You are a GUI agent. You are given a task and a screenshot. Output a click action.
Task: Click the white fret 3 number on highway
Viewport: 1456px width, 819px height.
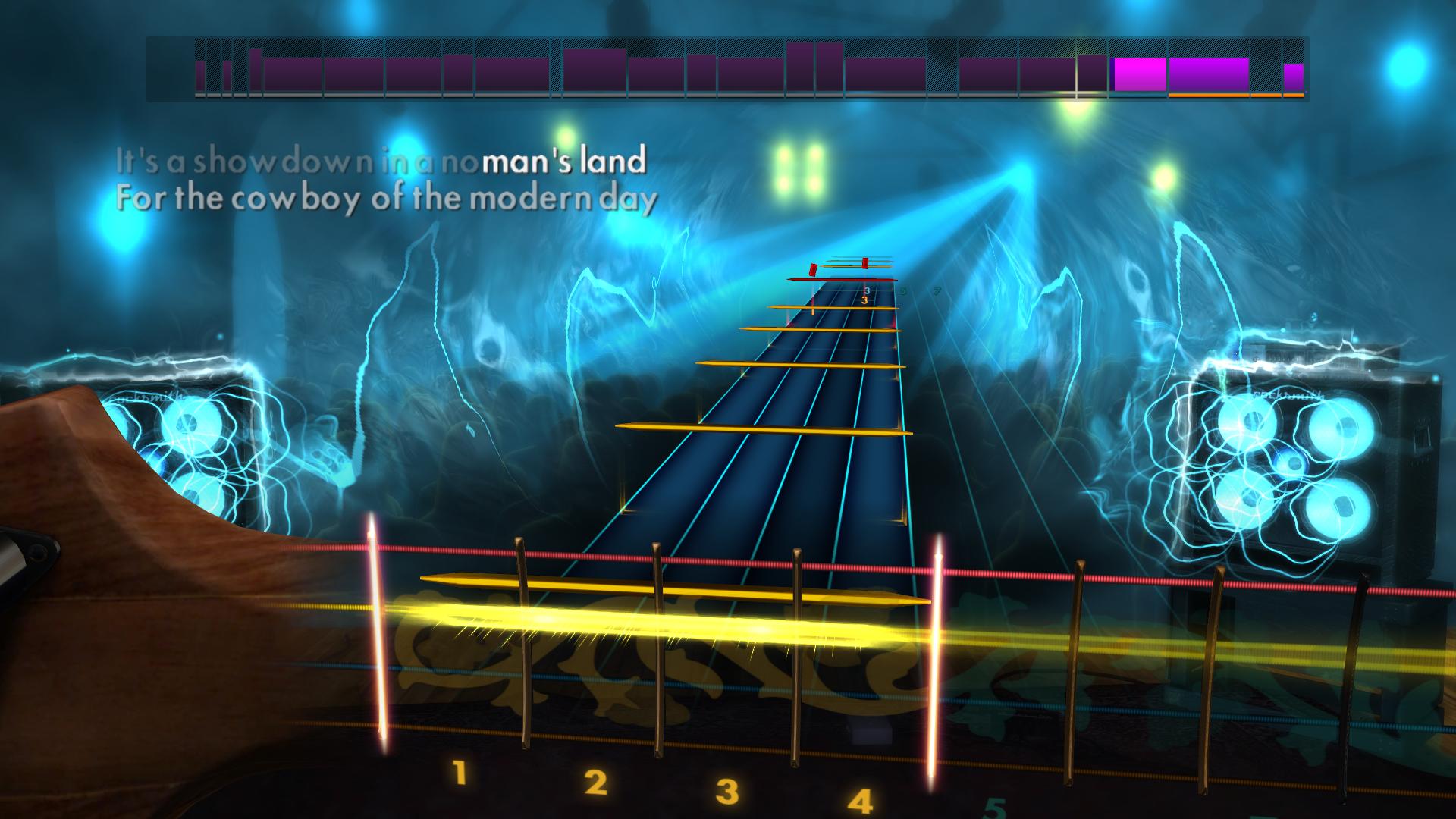[866, 290]
